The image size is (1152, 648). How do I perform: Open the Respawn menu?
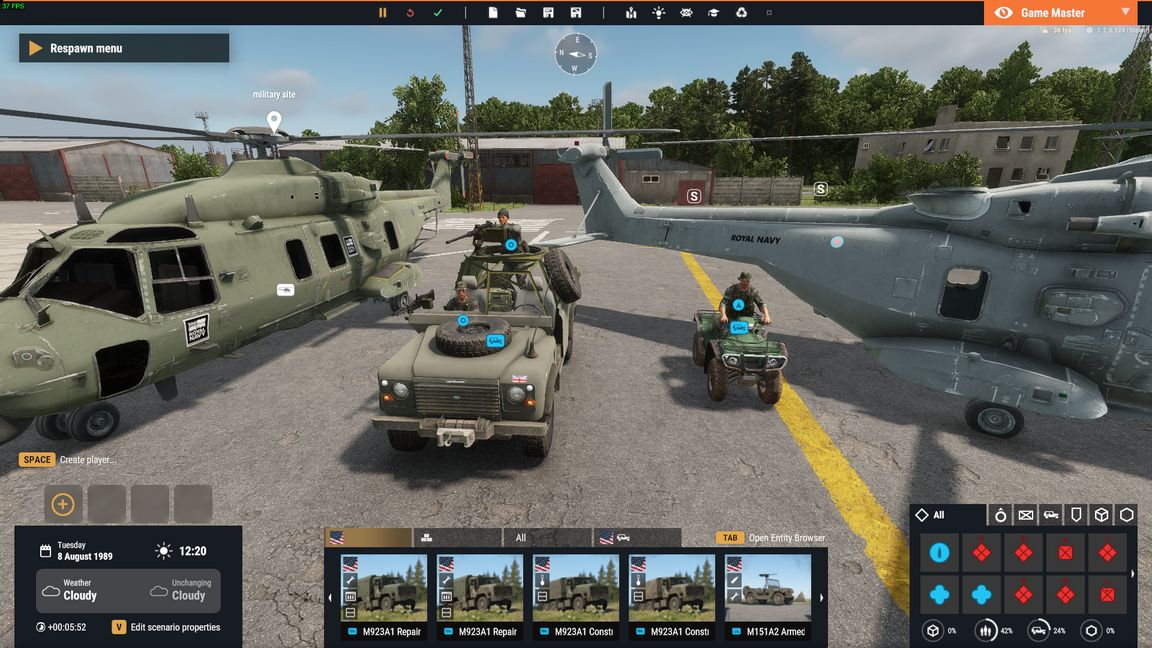[124, 48]
